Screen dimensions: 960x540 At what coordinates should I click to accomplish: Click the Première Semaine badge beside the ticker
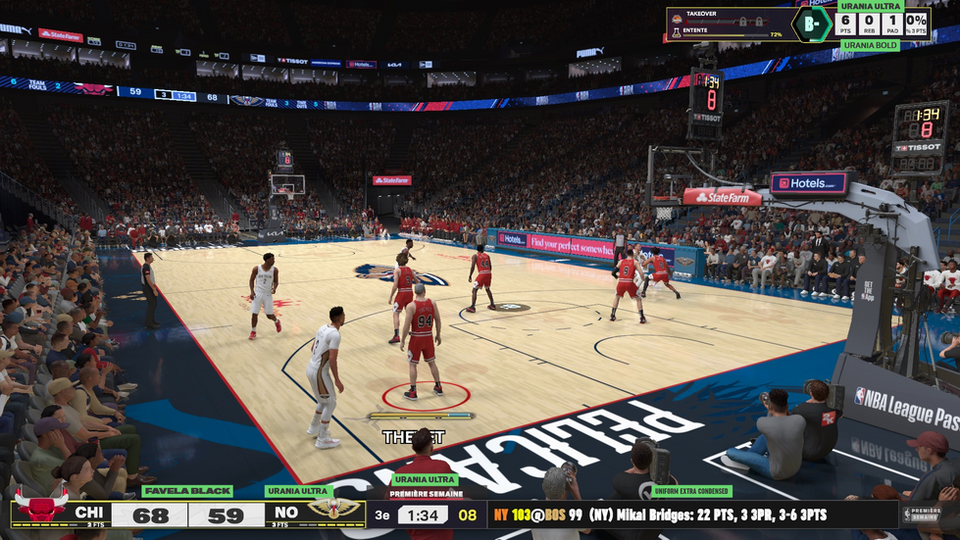click(x=920, y=514)
